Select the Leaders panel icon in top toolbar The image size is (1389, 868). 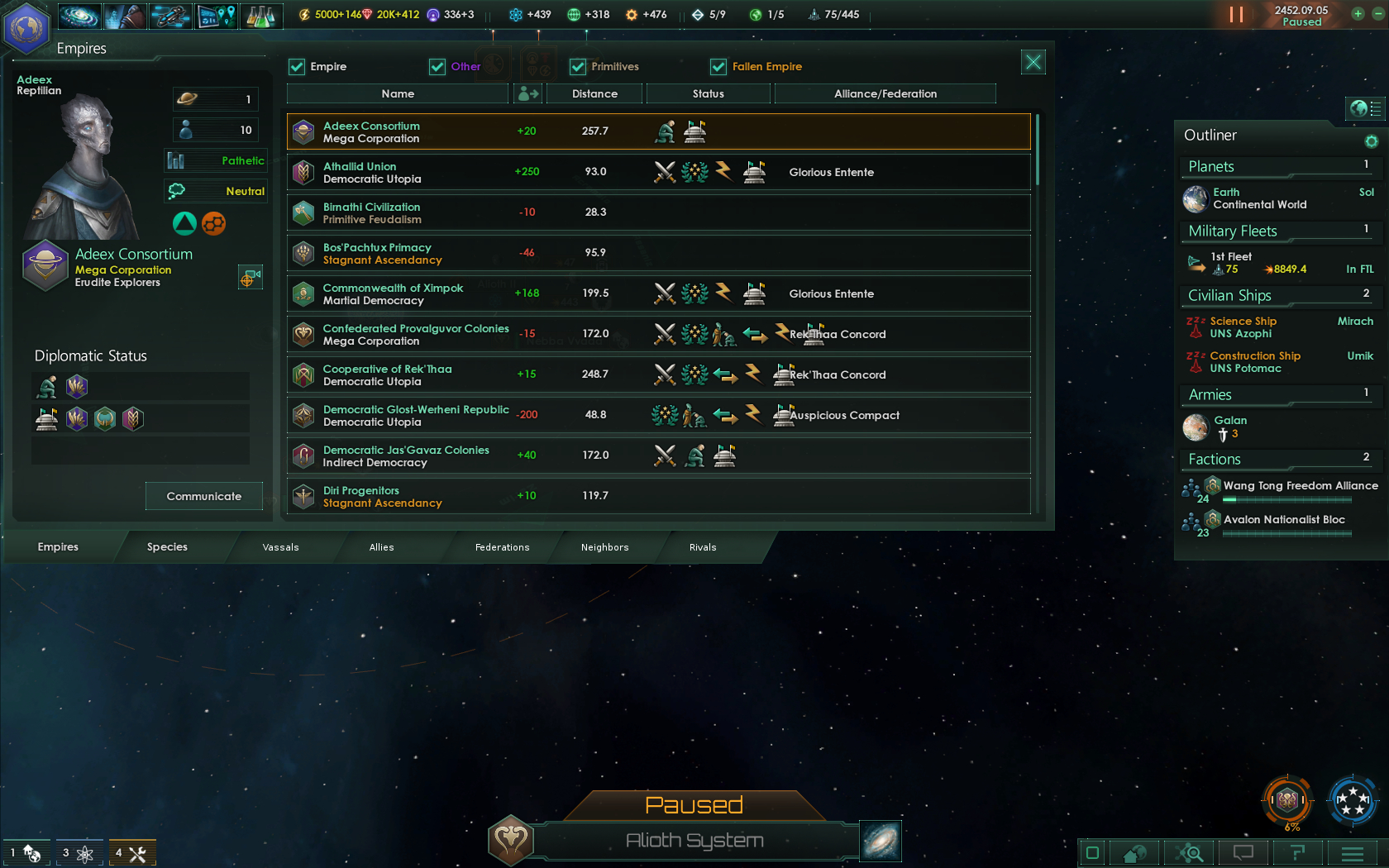pos(124,16)
